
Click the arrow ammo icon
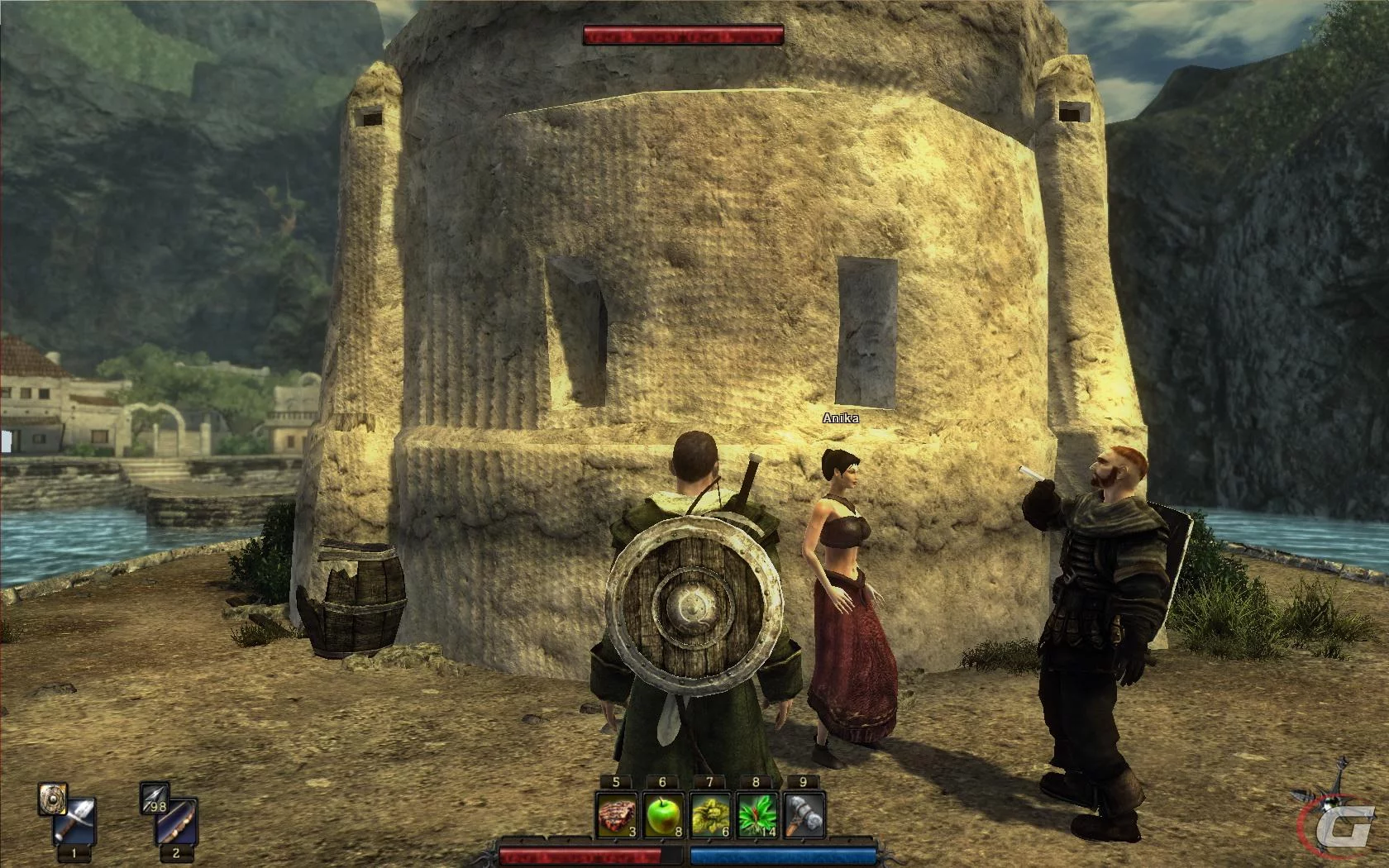pyautogui.click(x=155, y=797)
